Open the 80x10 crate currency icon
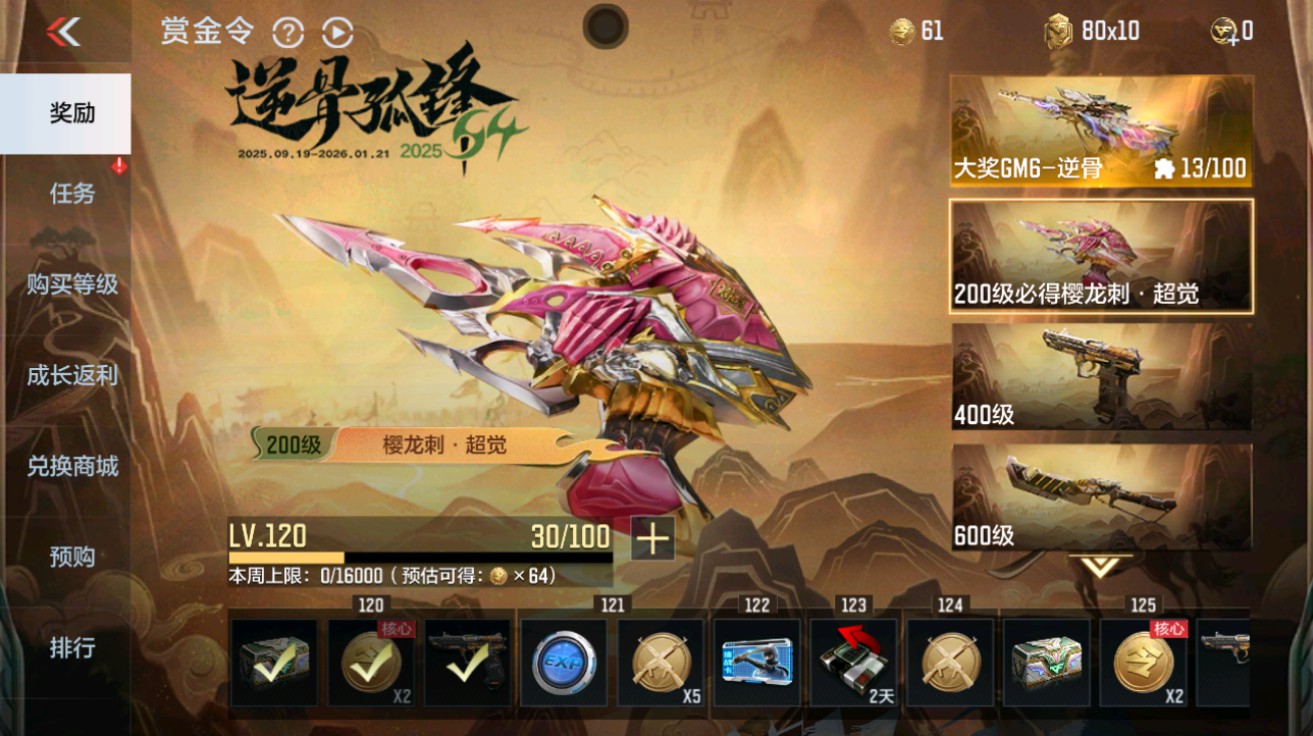Viewport: 1313px width, 736px height. [1059, 31]
